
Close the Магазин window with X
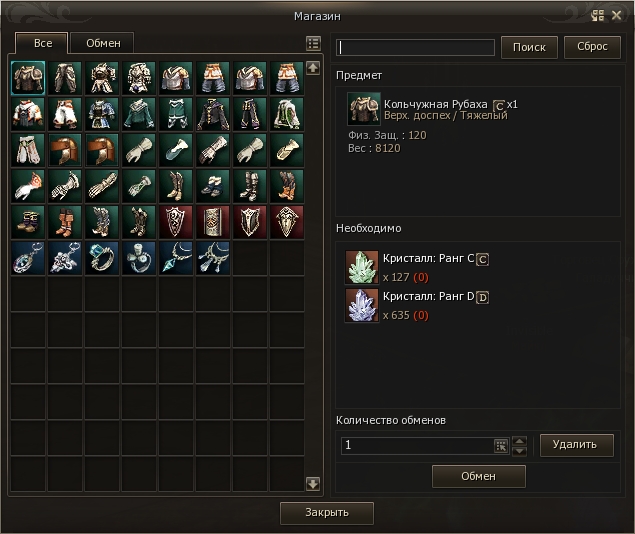tap(616, 15)
